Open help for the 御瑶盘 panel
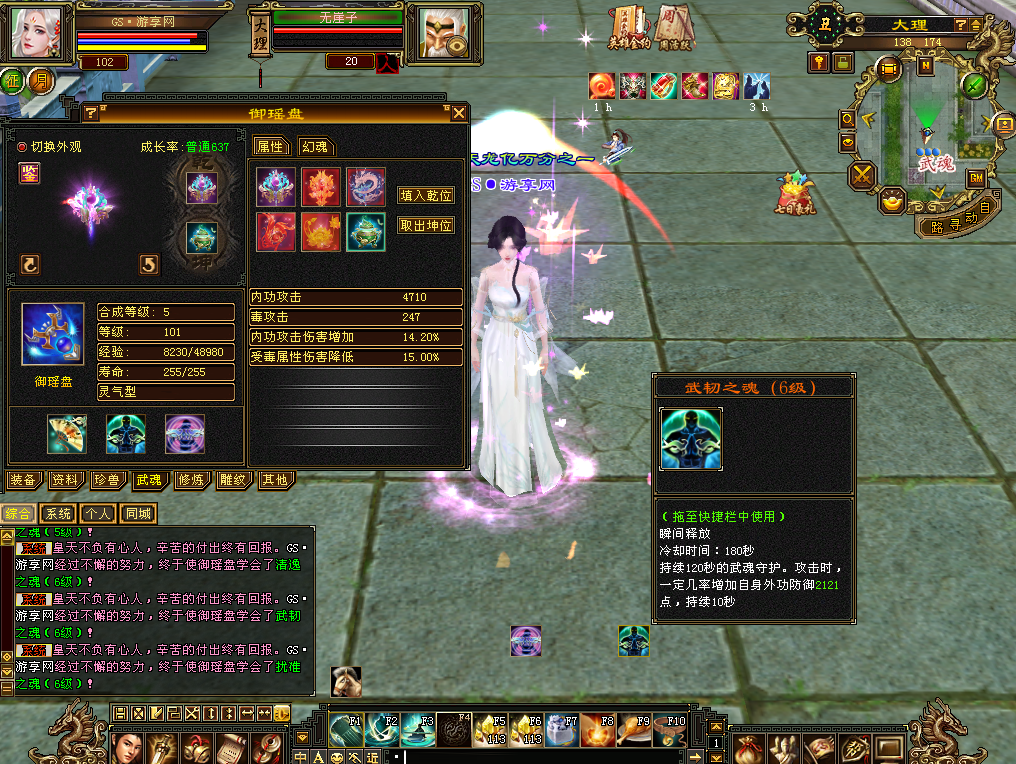Screen dimensions: 1016x764 tap(91, 113)
